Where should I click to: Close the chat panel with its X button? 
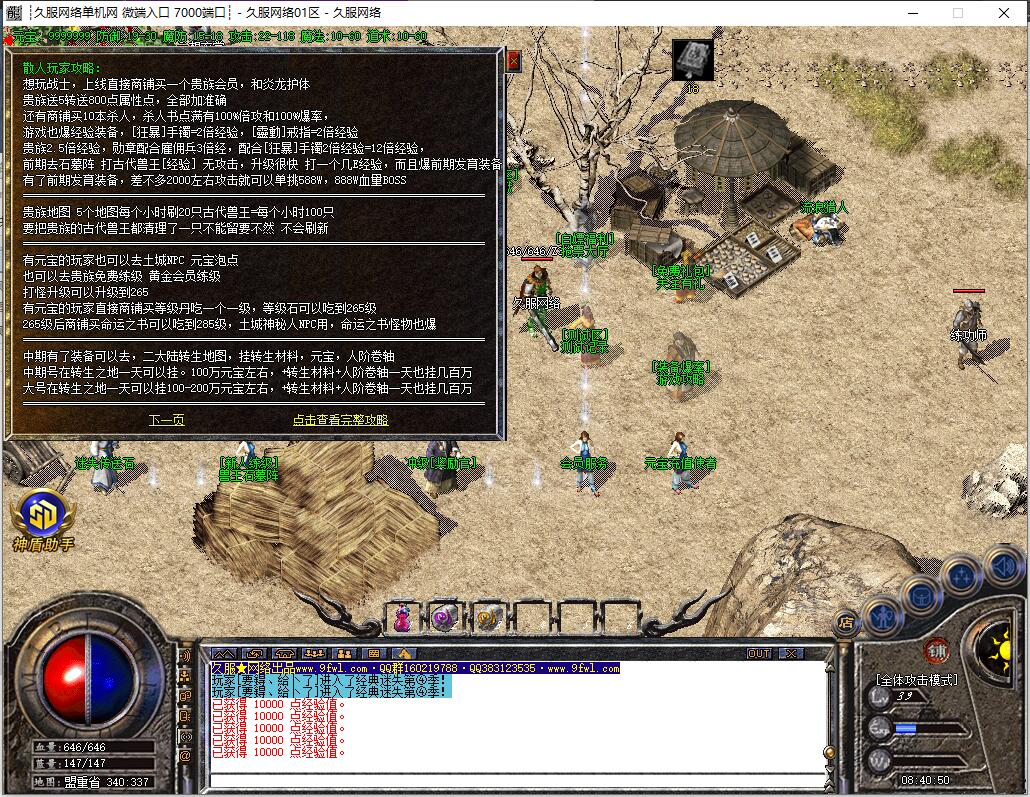pos(790,653)
